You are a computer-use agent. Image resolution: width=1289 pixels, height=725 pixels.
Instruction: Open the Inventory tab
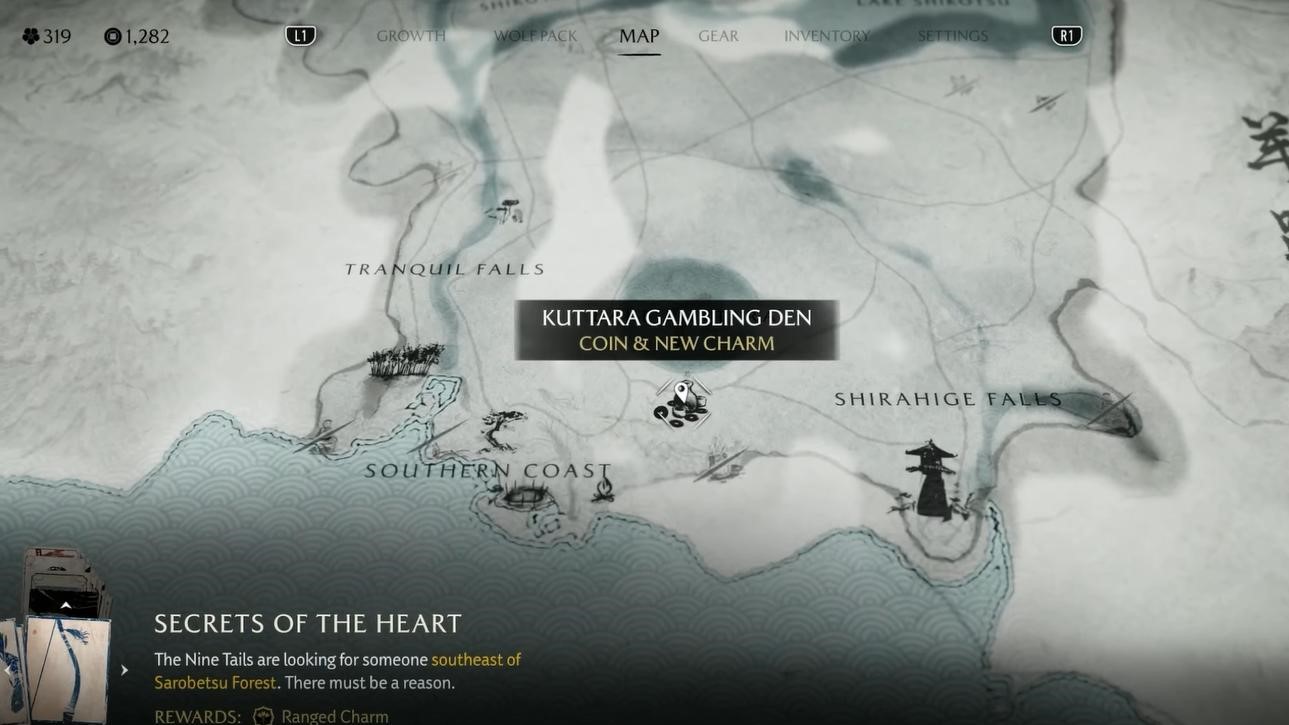827,36
